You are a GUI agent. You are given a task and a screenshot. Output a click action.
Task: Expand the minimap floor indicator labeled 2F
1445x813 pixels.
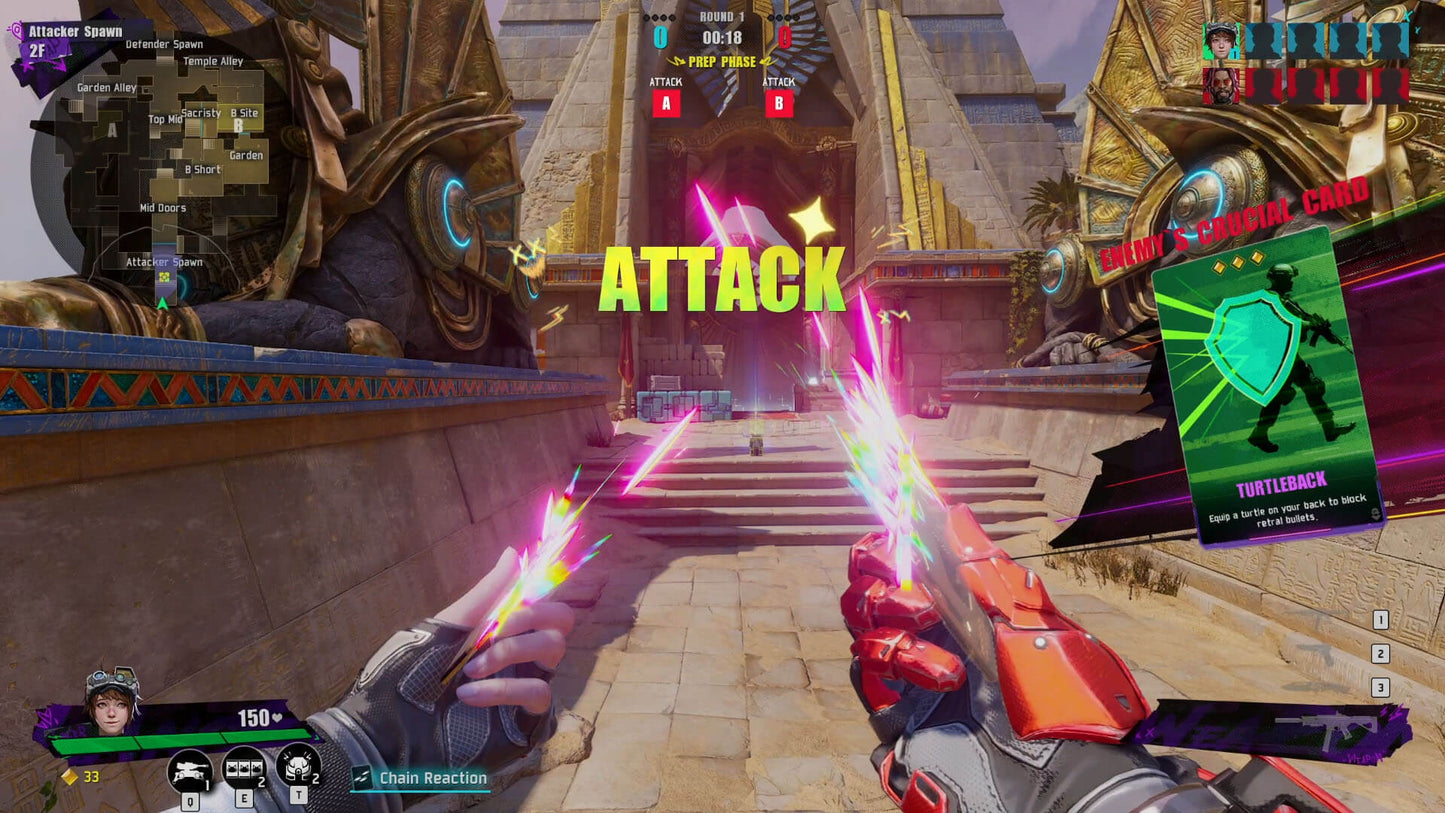pos(37,51)
